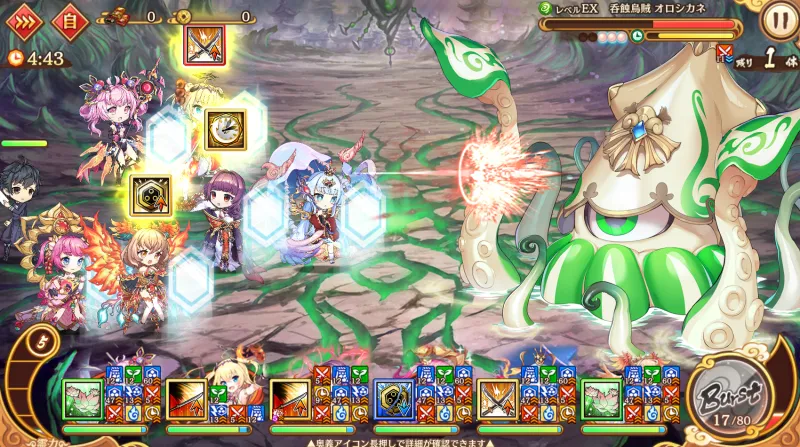The height and width of the screenshot is (447, 800).
Task: Toggle fast-forward battle speed
Action: 21,19
